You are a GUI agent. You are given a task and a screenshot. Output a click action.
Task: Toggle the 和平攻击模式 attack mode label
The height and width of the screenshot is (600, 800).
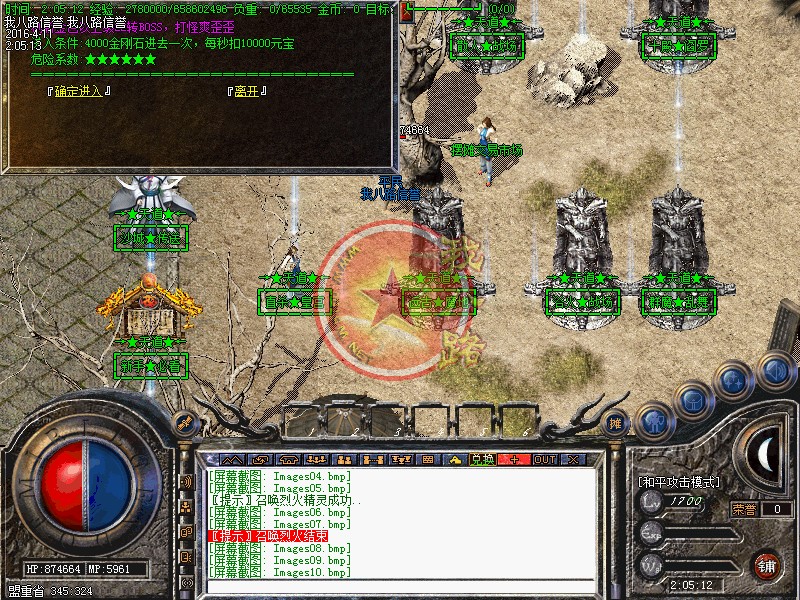coord(680,482)
